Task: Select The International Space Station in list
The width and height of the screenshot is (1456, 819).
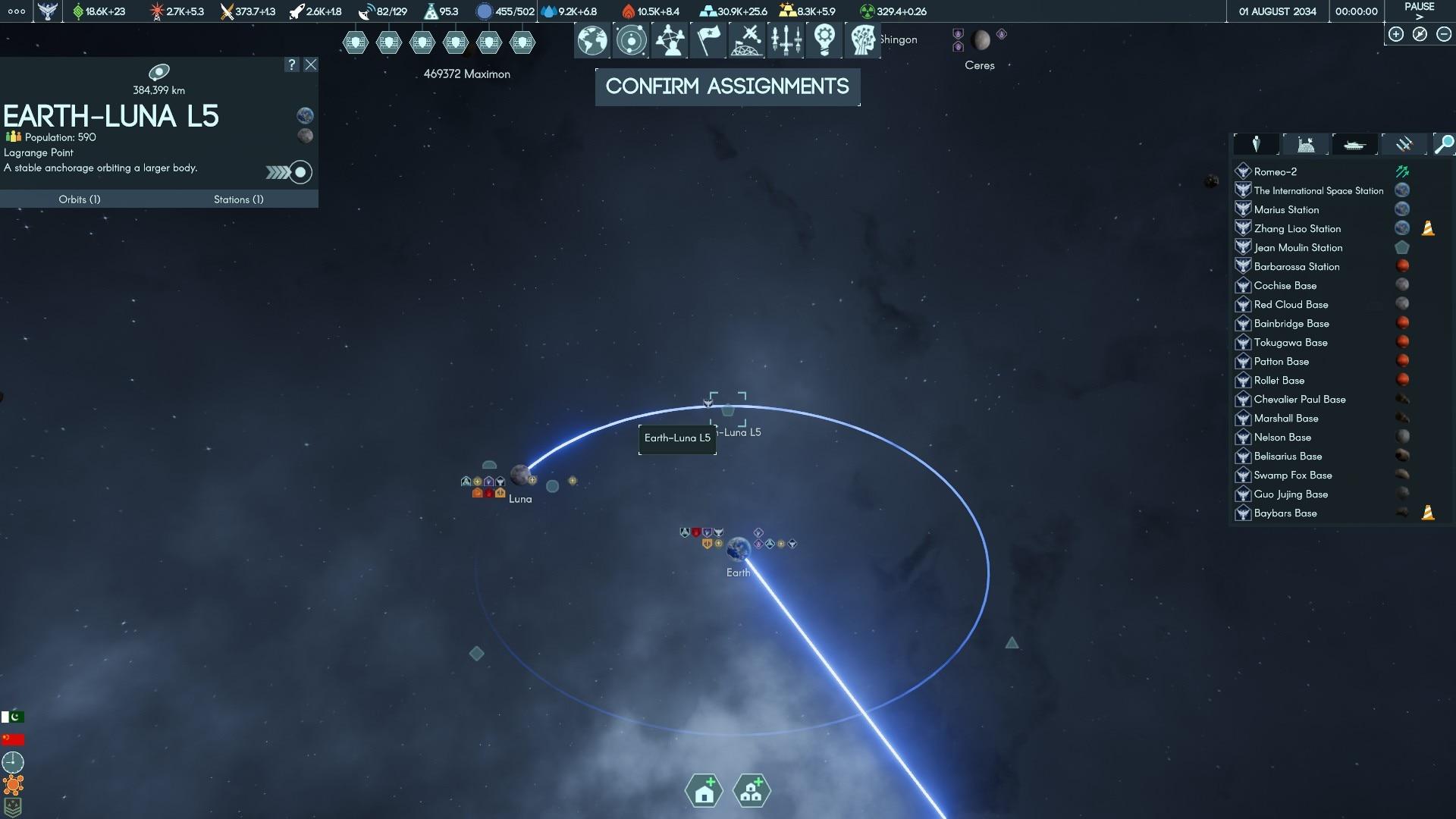Action: (x=1318, y=190)
